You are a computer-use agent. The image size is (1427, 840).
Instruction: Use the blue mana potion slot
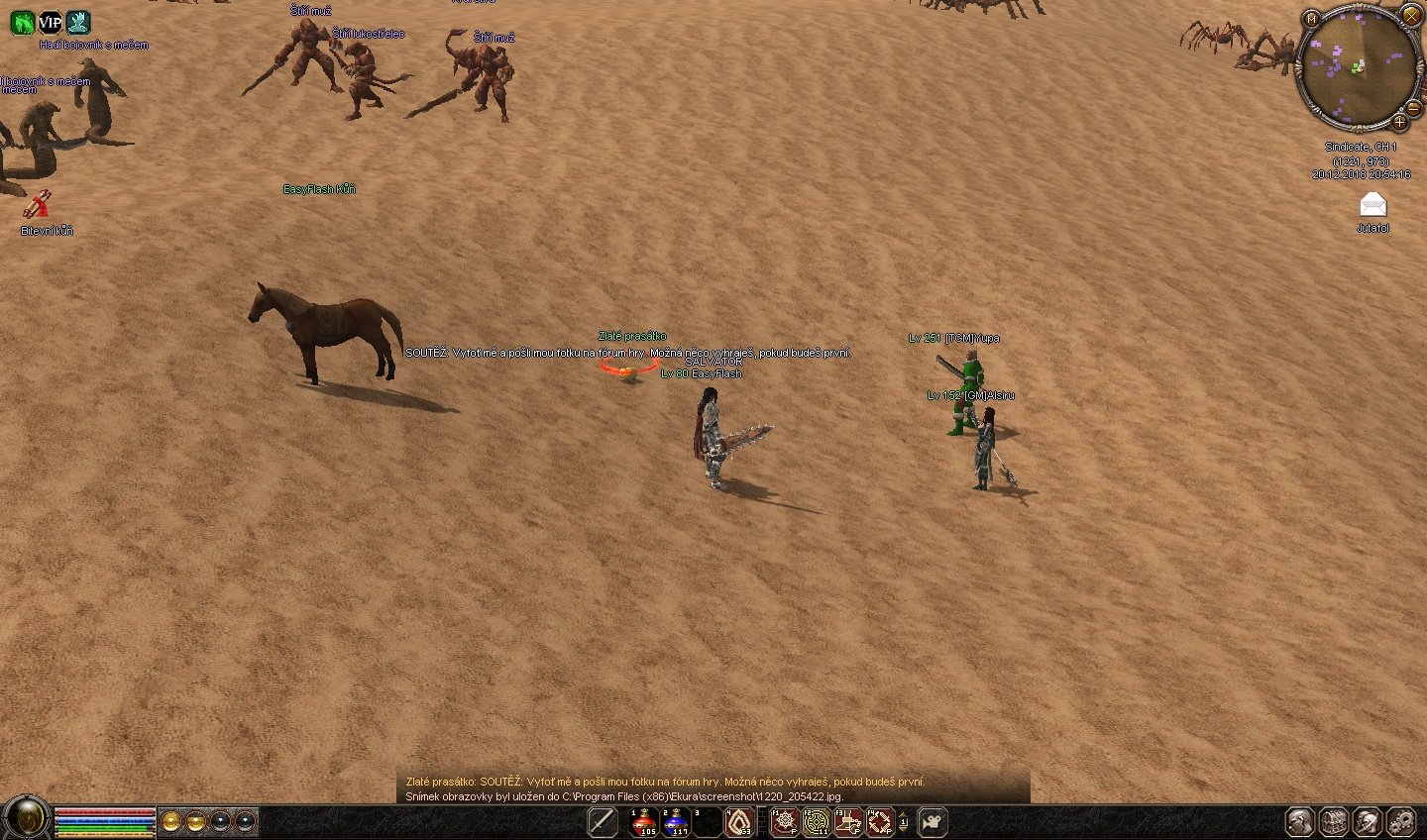676,822
